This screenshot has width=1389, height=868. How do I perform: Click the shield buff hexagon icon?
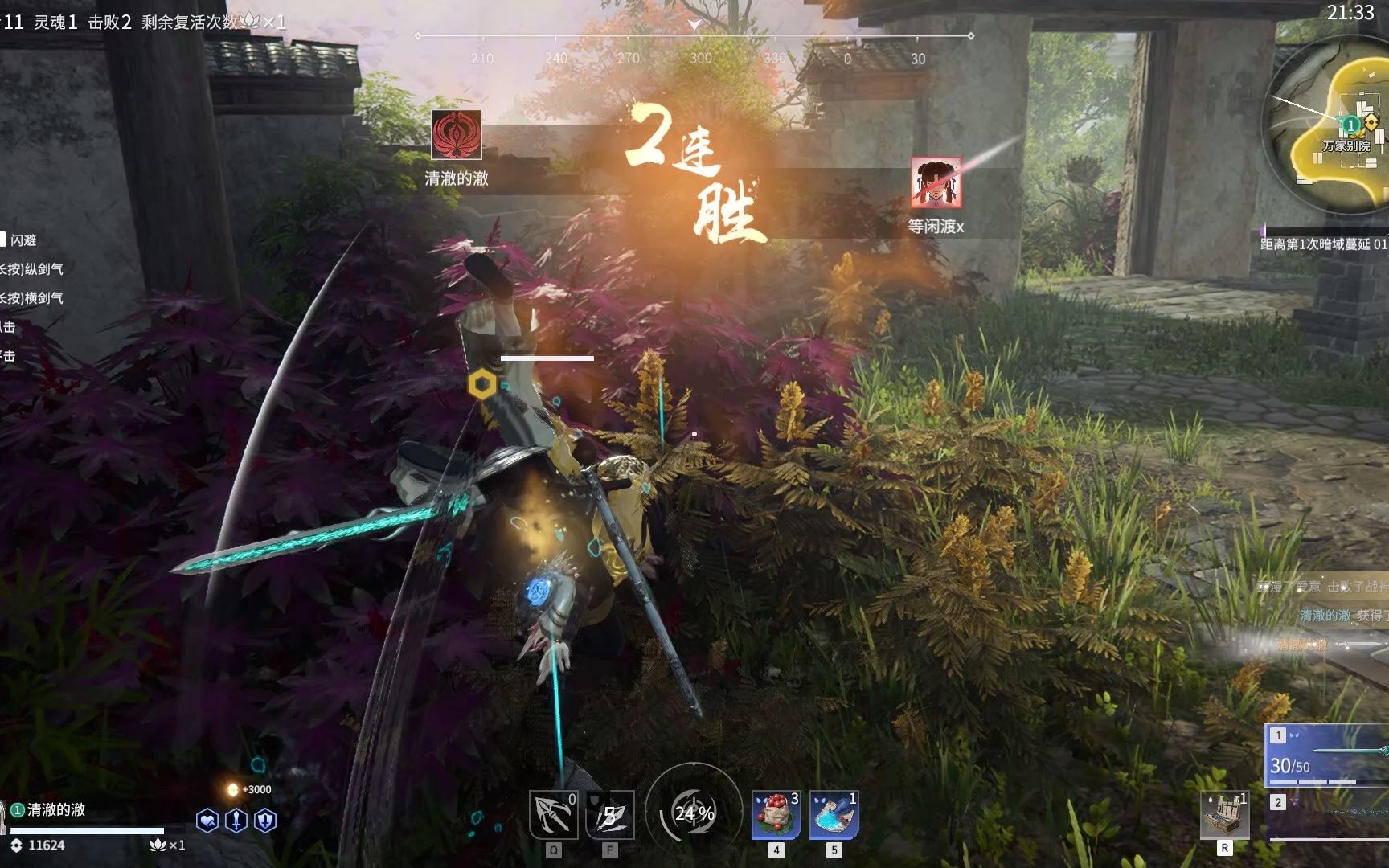(x=265, y=821)
